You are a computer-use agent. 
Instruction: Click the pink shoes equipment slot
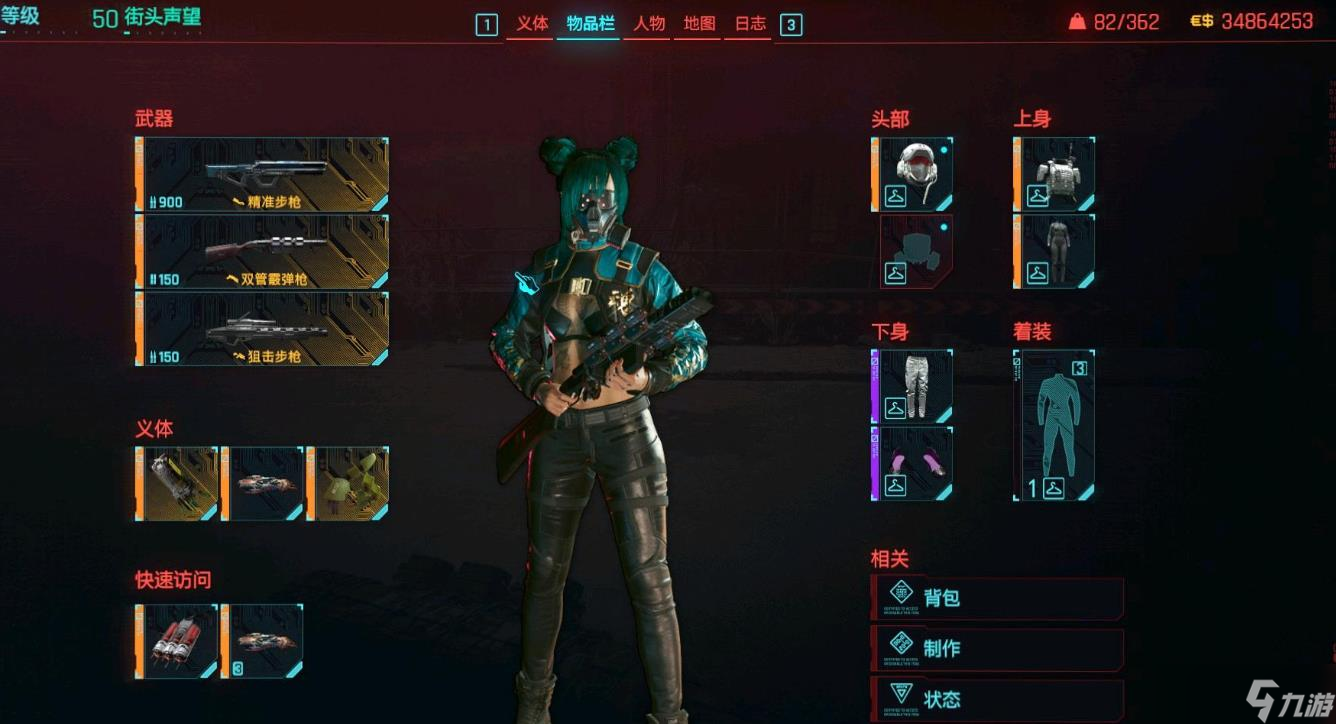click(913, 463)
